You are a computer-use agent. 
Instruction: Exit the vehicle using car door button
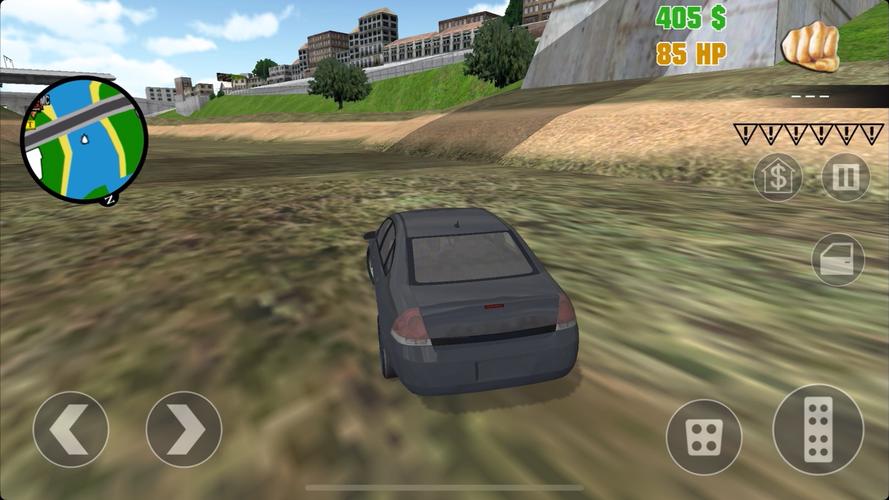838,260
